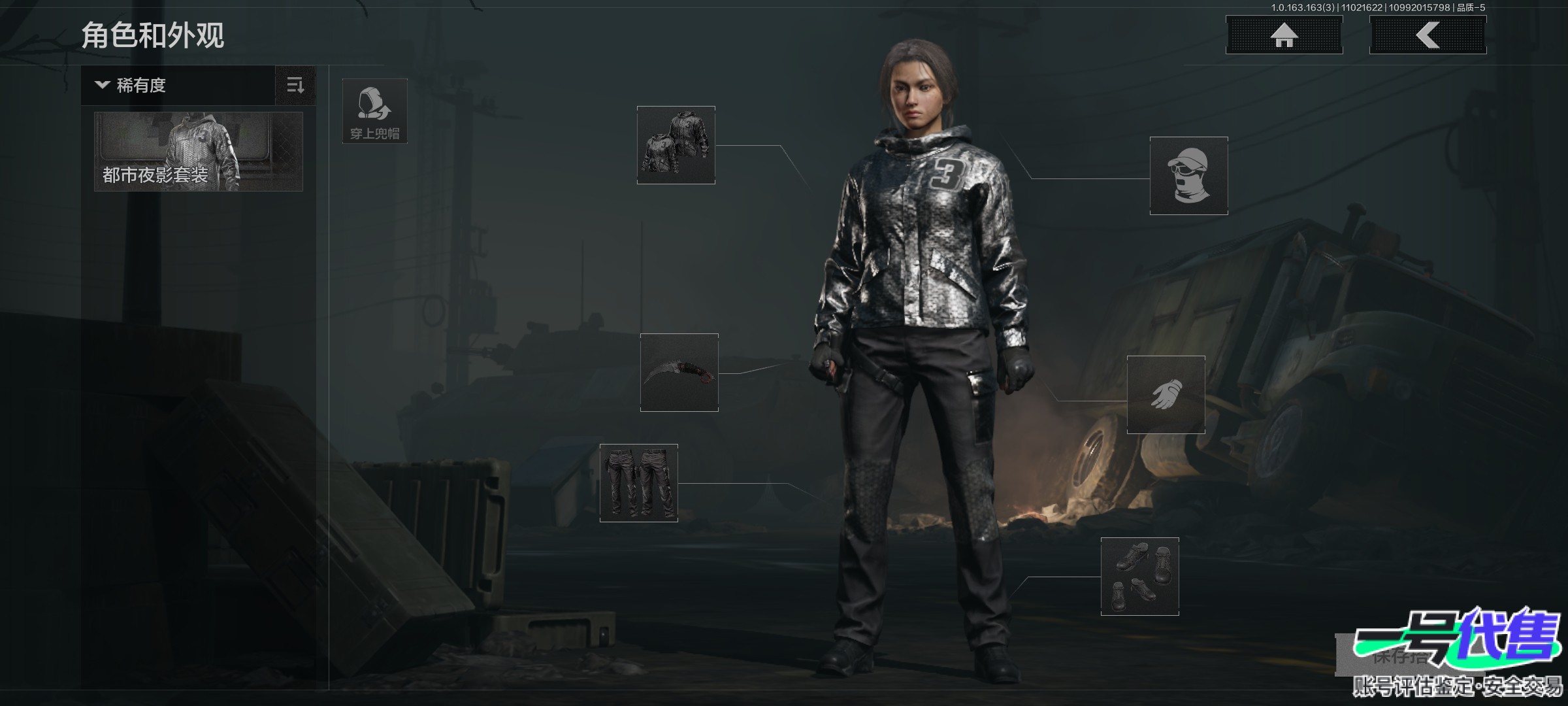Open the 稀有度 rarity dropdown
The height and width of the screenshot is (706, 1568).
178,86
